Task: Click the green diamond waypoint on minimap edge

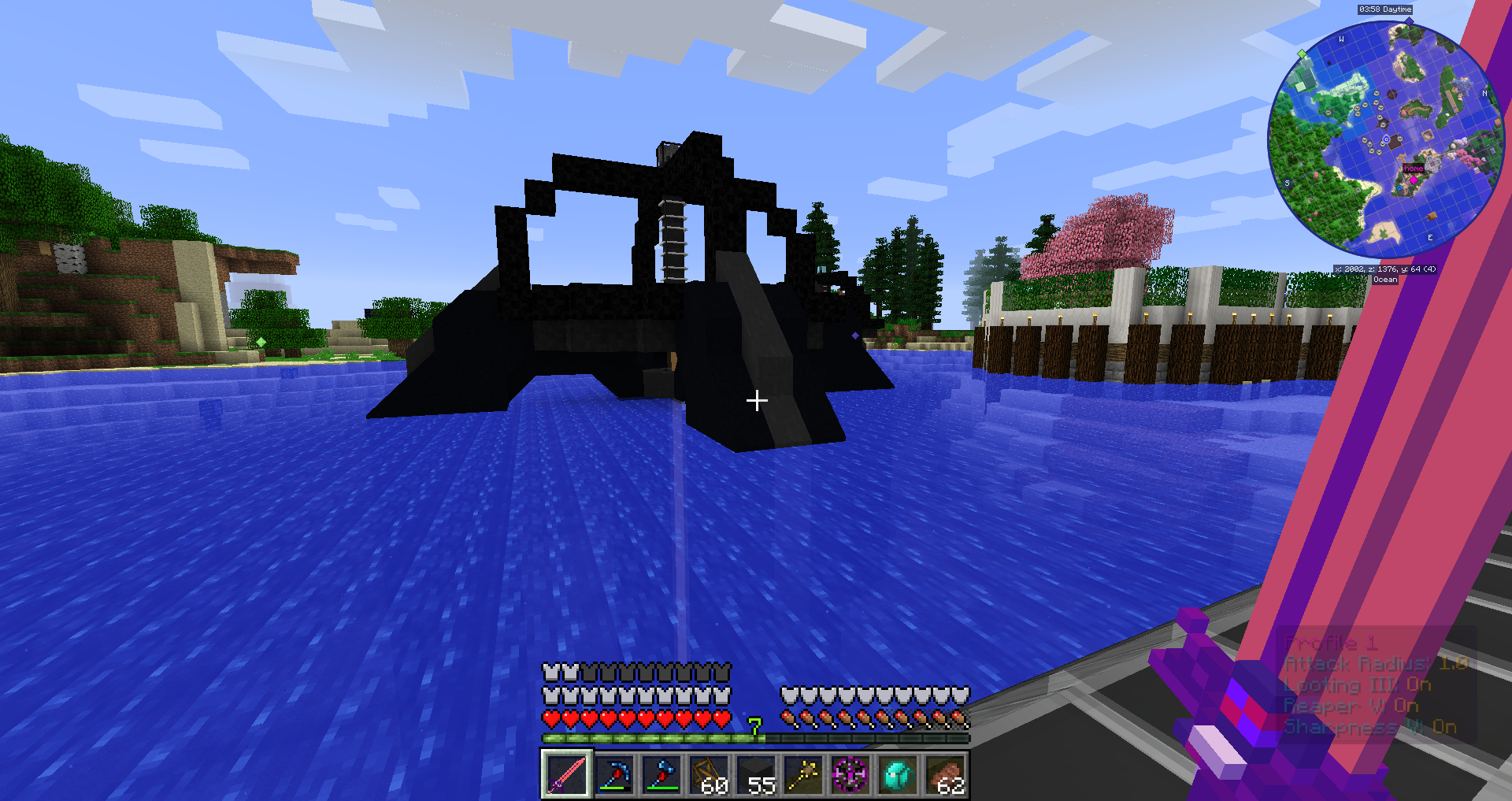Action: coord(1302,54)
